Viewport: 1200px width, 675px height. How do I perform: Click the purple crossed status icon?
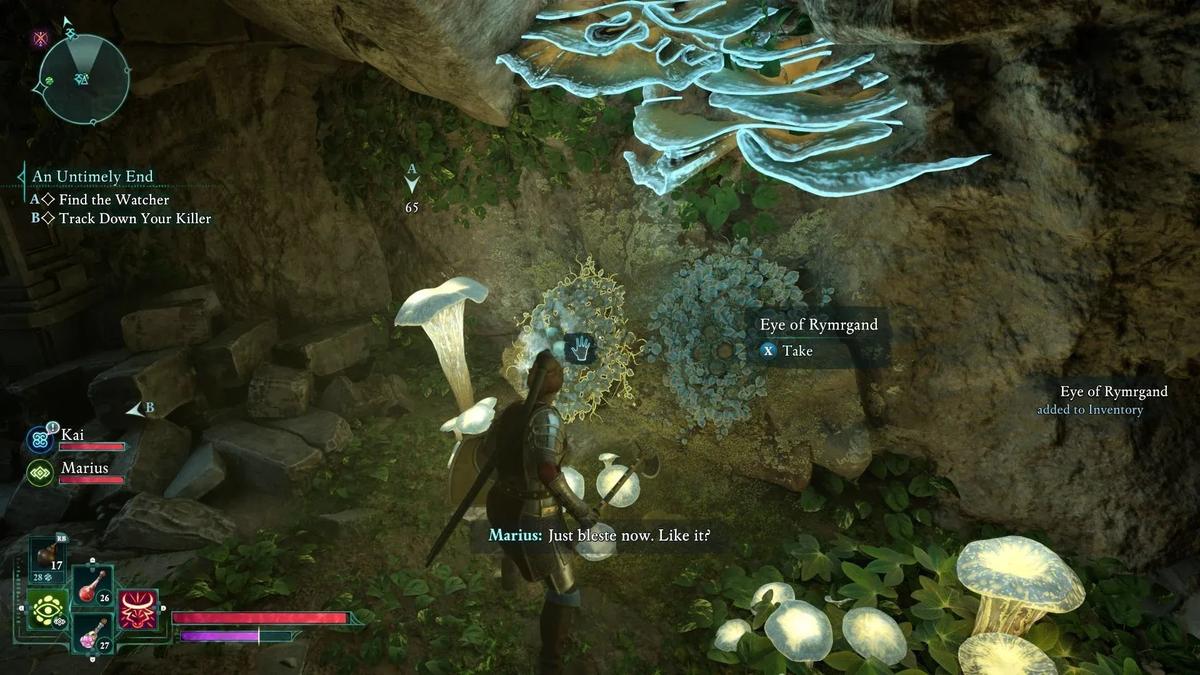pyautogui.click(x=41, y=38)
